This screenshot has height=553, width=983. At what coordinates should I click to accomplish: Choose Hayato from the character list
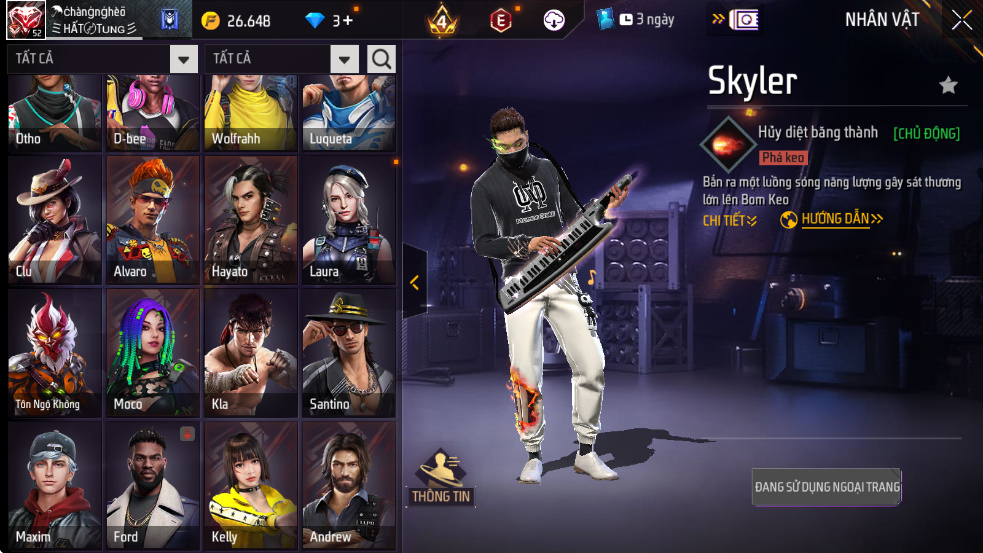point(251,218)
